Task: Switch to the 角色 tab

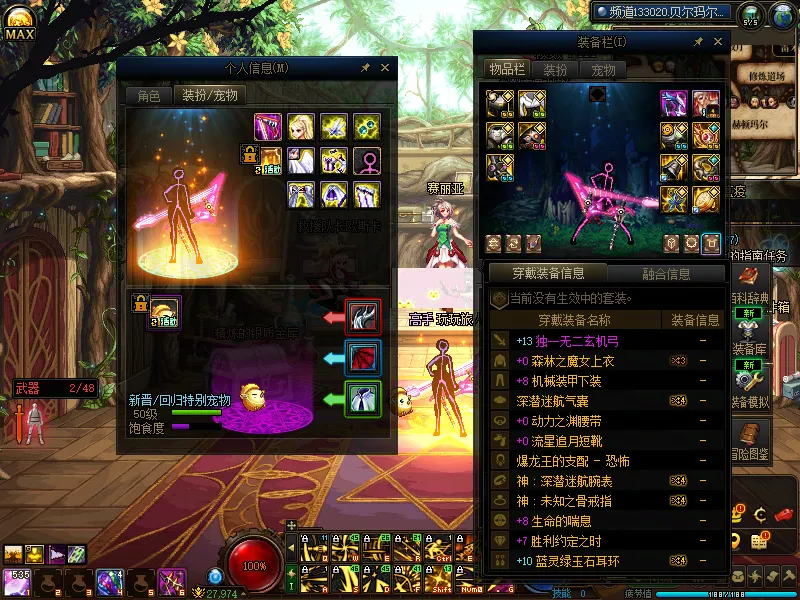Action: click(148, 96)
